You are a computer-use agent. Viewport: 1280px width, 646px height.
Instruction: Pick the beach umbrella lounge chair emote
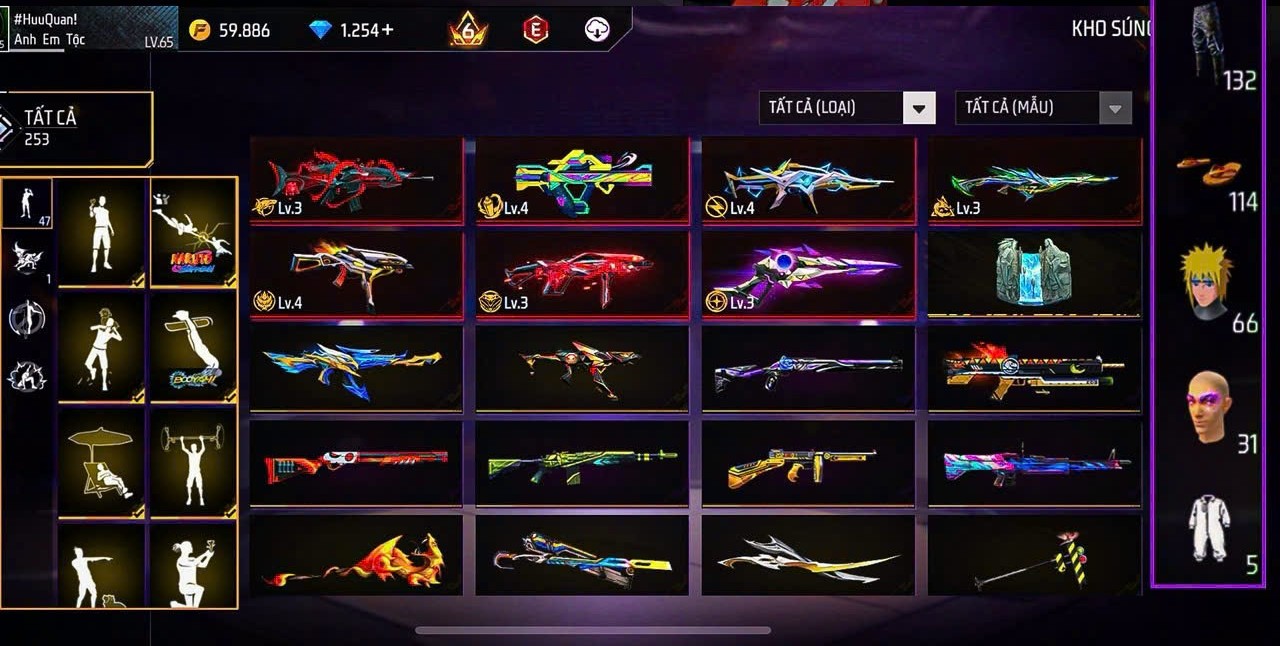[x=101, y=462]
